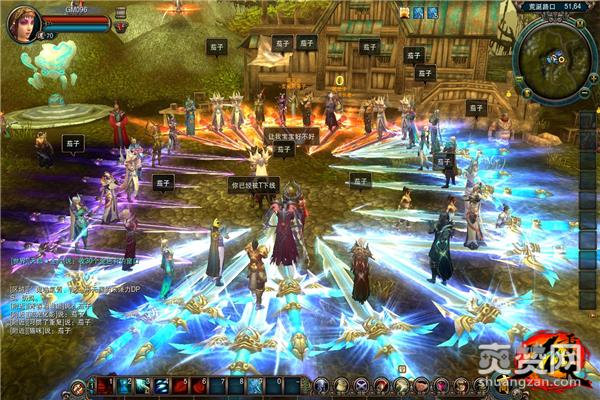Select the golden buff icon at top
The image size is (600, 400).
(405, 12)
